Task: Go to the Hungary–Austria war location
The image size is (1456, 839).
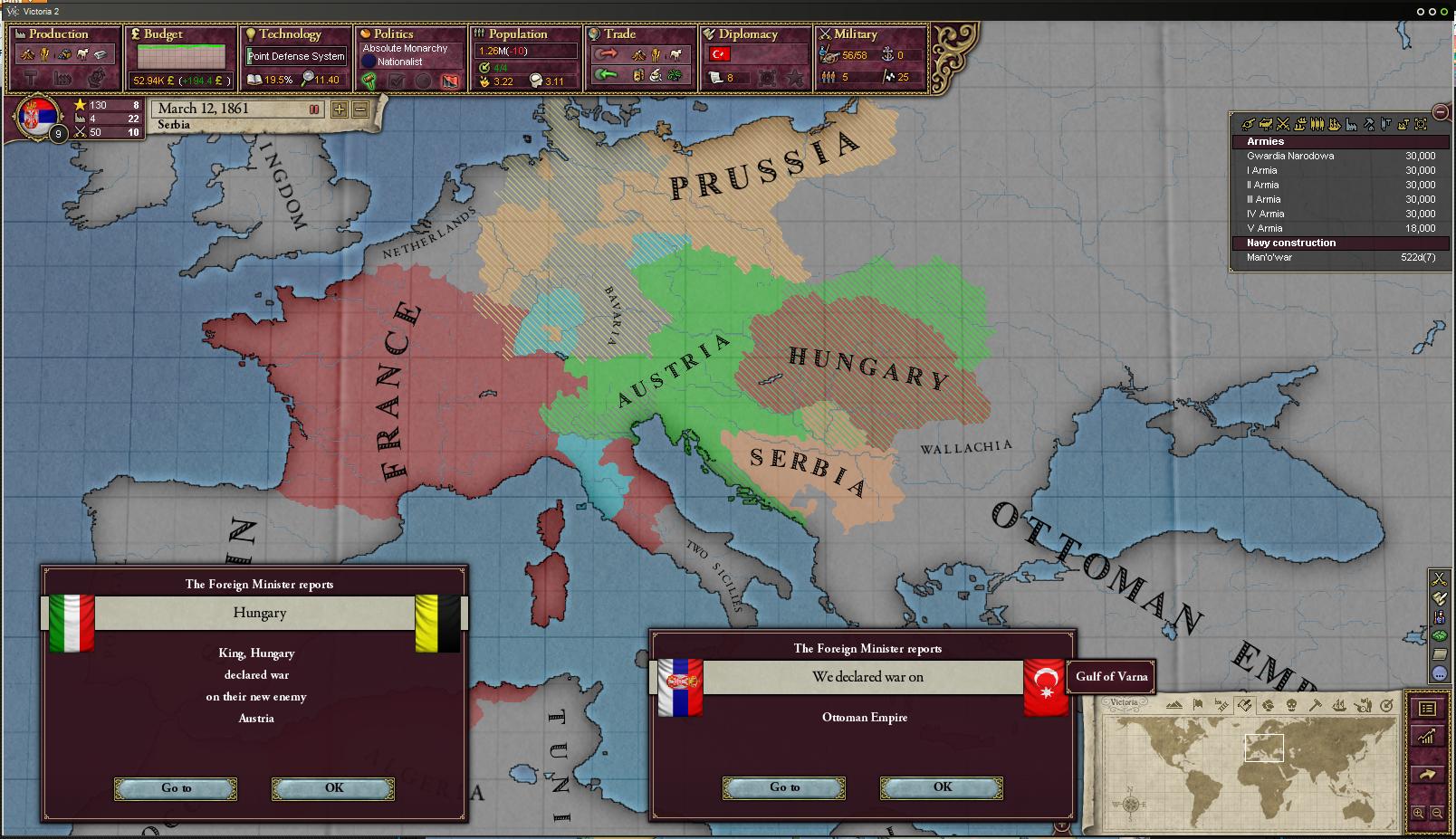Action: (x=176, y=788)
